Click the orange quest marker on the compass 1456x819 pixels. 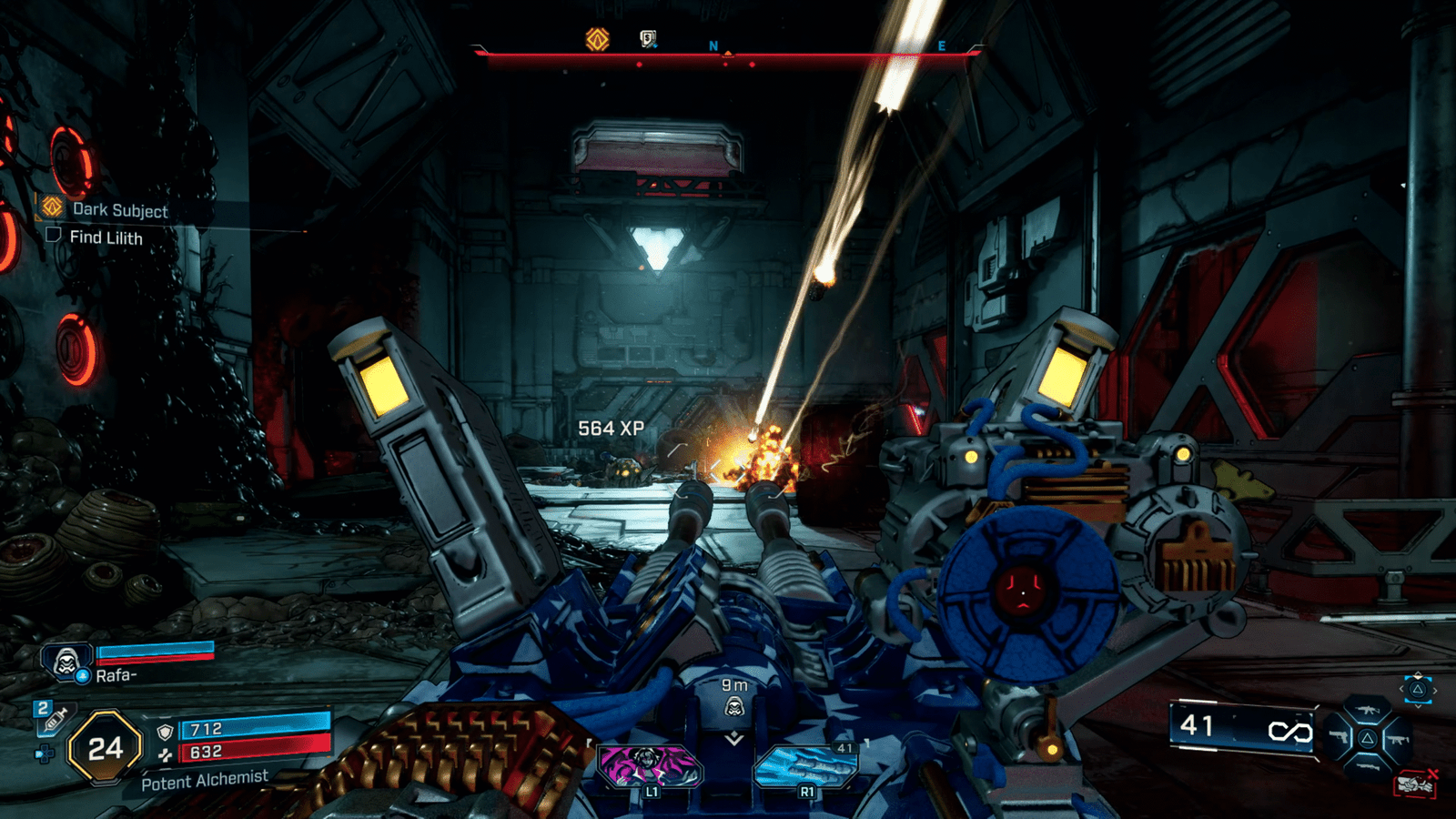pyautogui.click(x=597, y=39)
